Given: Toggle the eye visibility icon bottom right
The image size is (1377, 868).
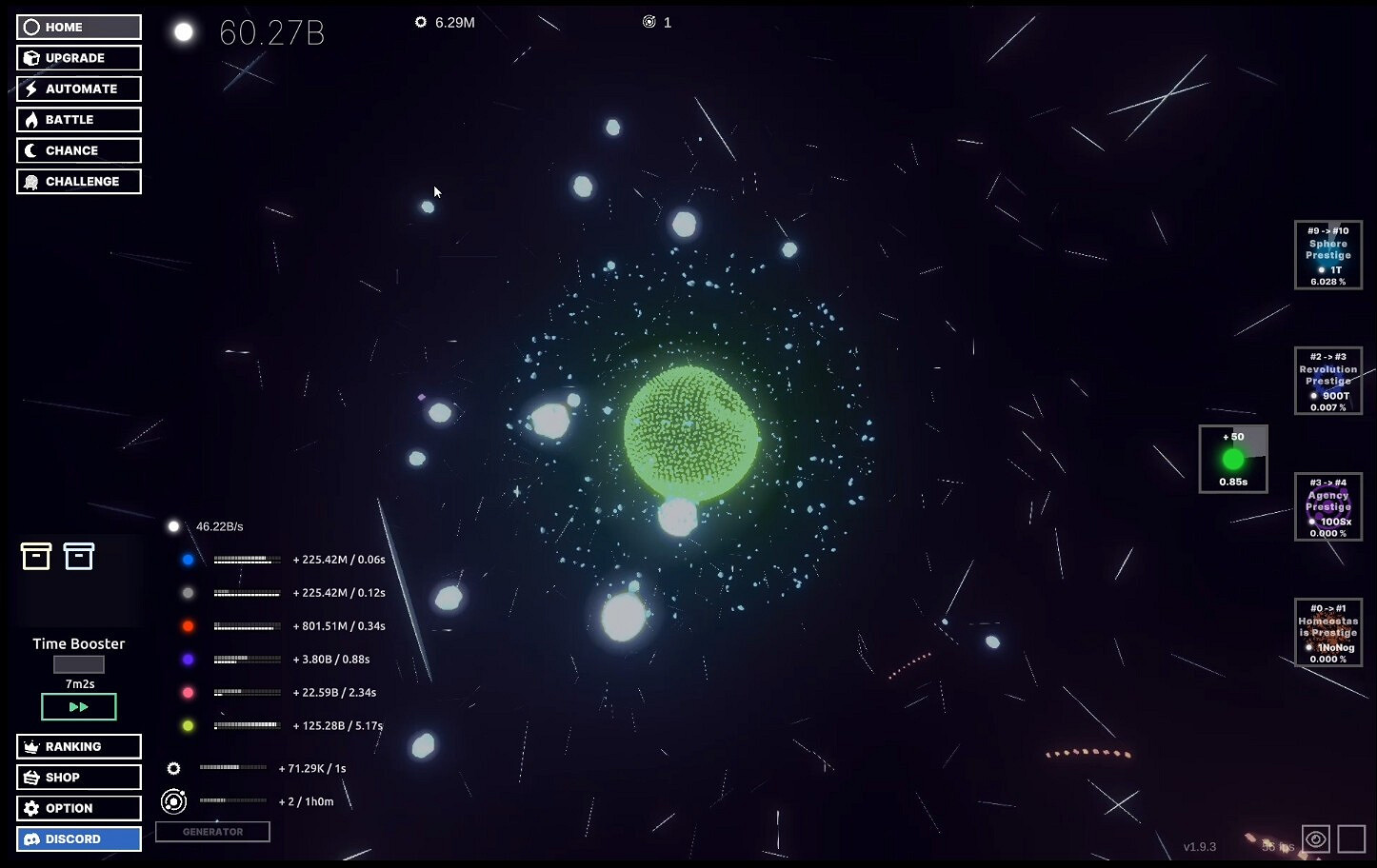Looking at the screenshot, I should point(1316,838).
